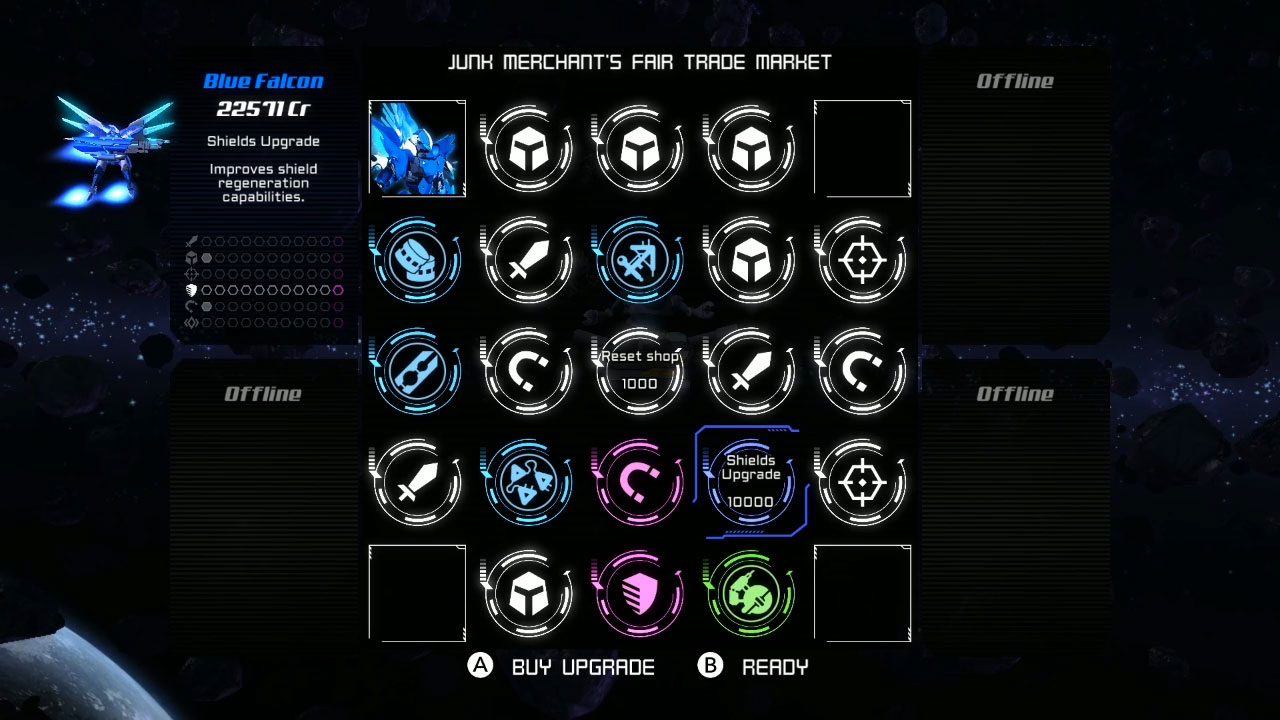The image size is (1280, 720).
Task: Select the blue gauntlet armor upgrade icon
Action: (x=417, y=259)
